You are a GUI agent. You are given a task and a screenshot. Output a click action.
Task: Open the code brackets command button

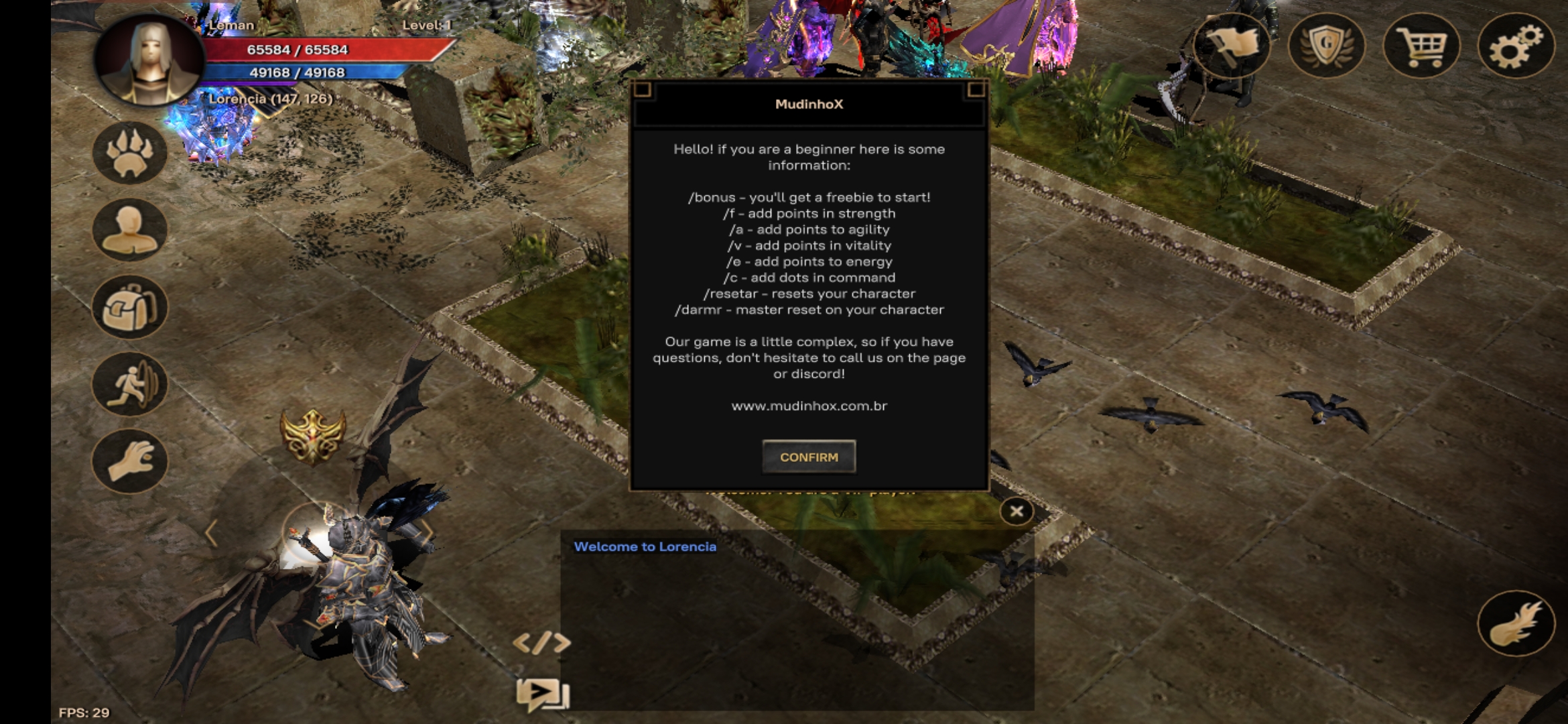pyautogui.click(x=541, y=643)
